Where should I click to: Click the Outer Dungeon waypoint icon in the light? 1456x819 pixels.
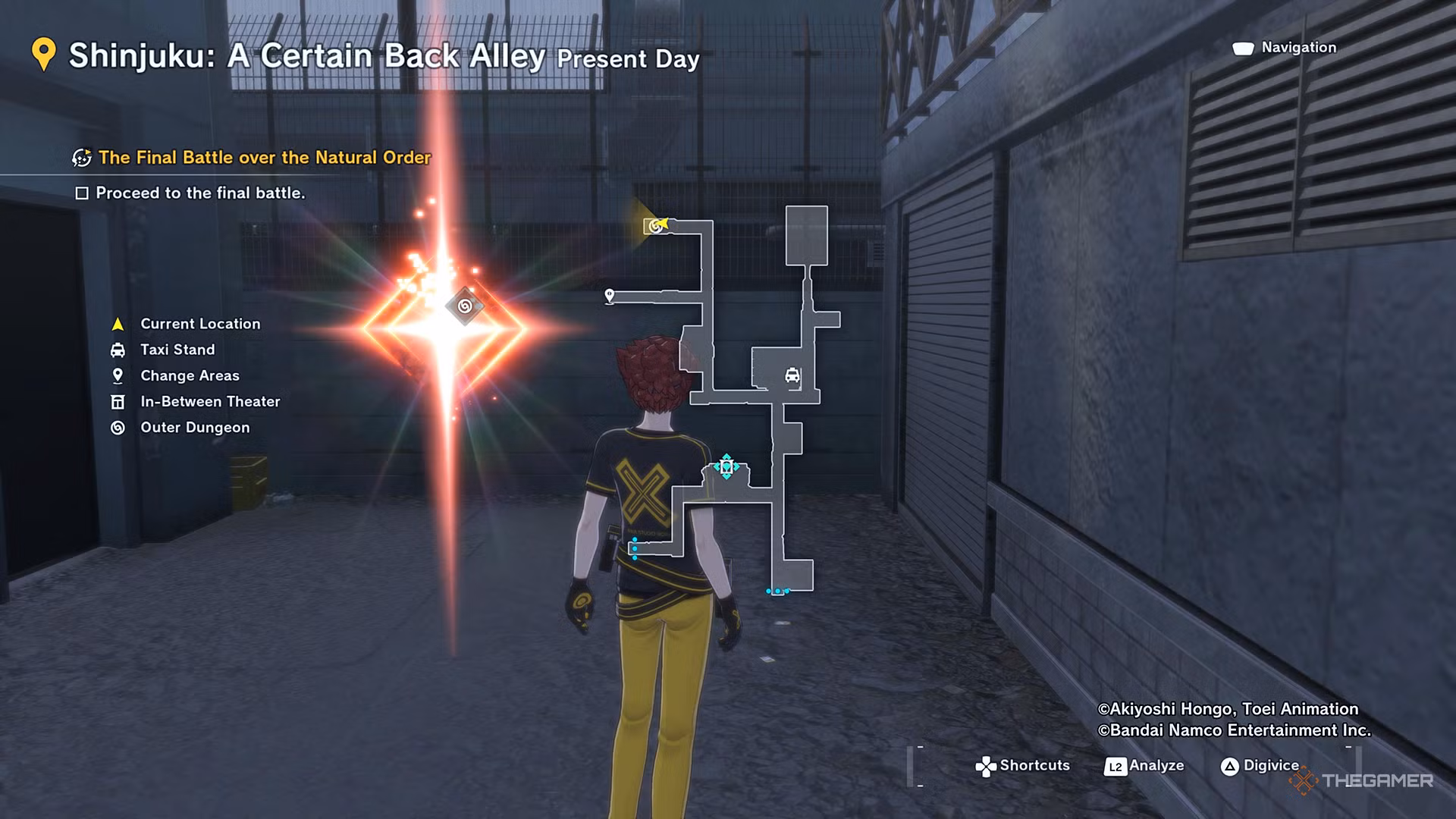(465, 306)
